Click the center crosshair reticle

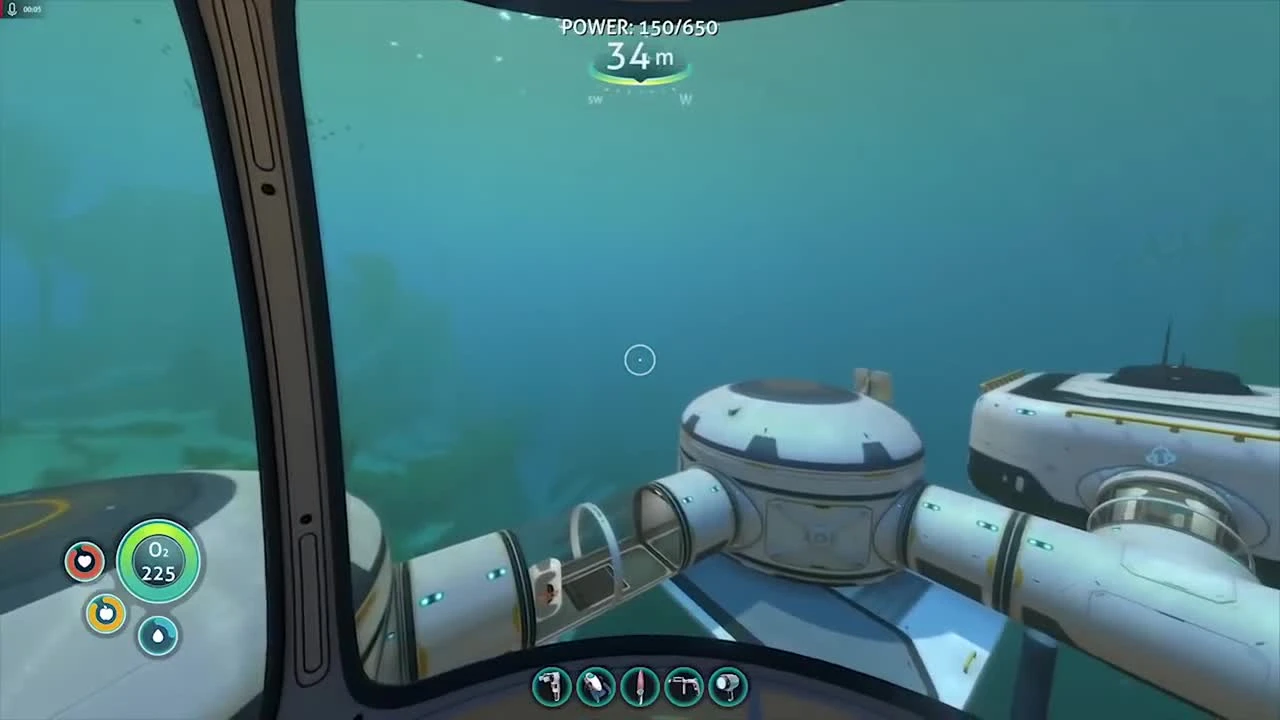click(640, 360)
